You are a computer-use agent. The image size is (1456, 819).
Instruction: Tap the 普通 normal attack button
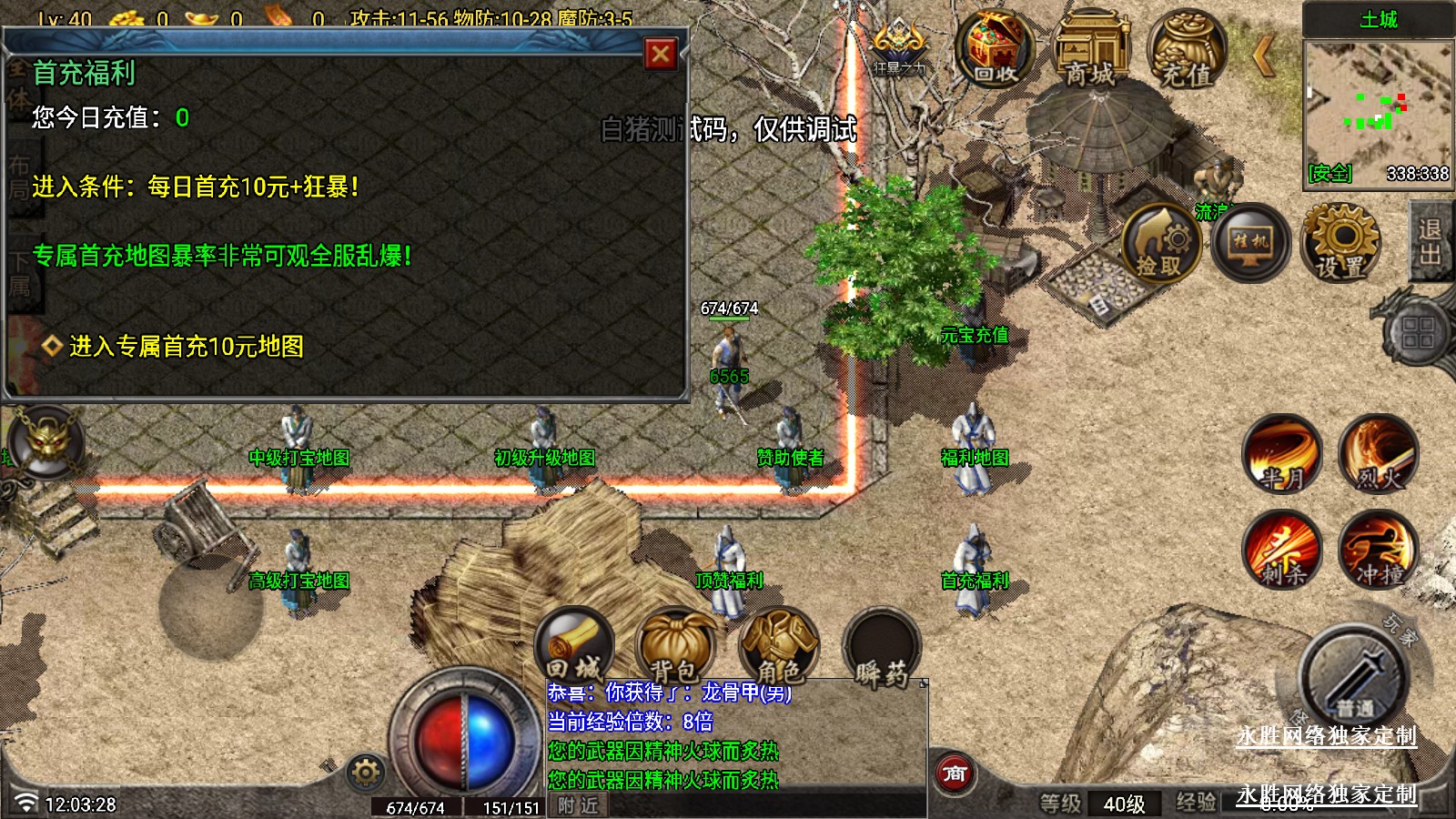(x=1353, y=679)
